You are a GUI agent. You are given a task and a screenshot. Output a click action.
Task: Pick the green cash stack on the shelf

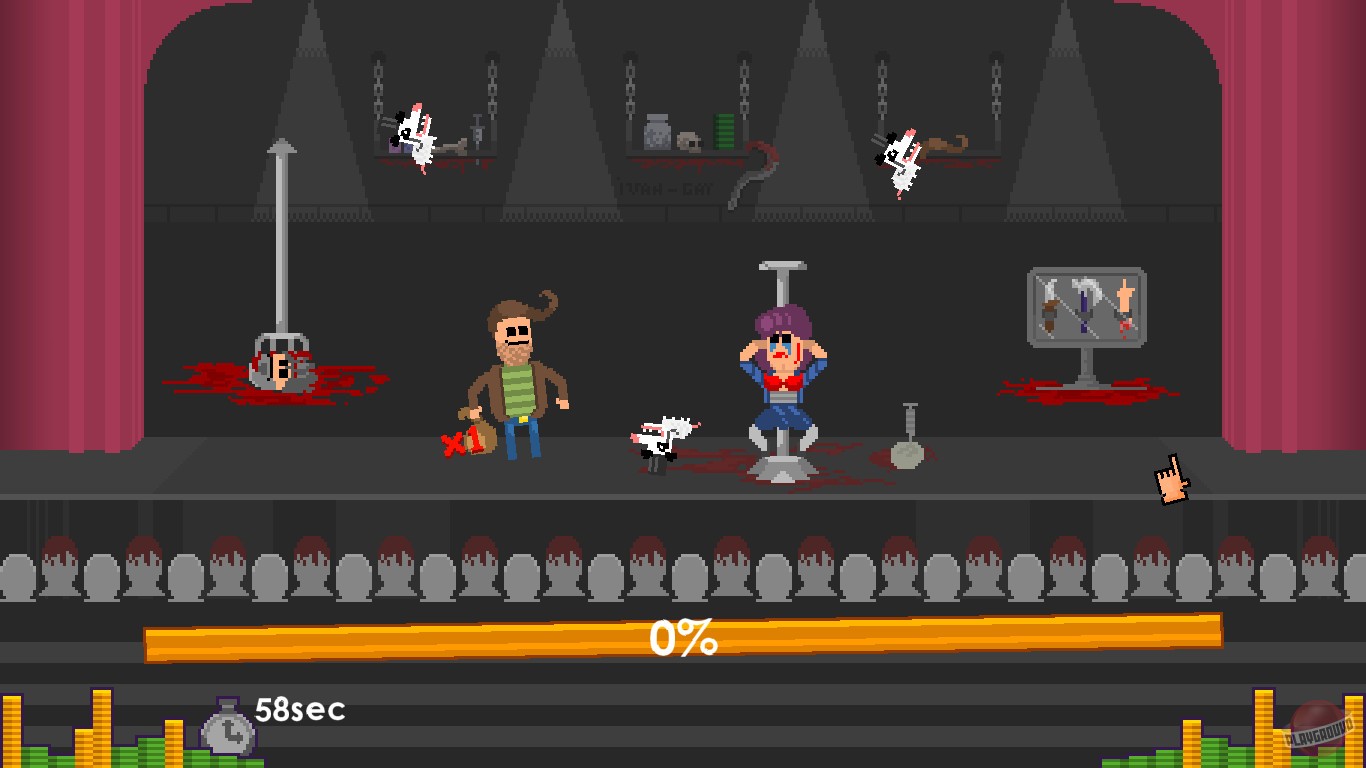(x=724, y=132)
